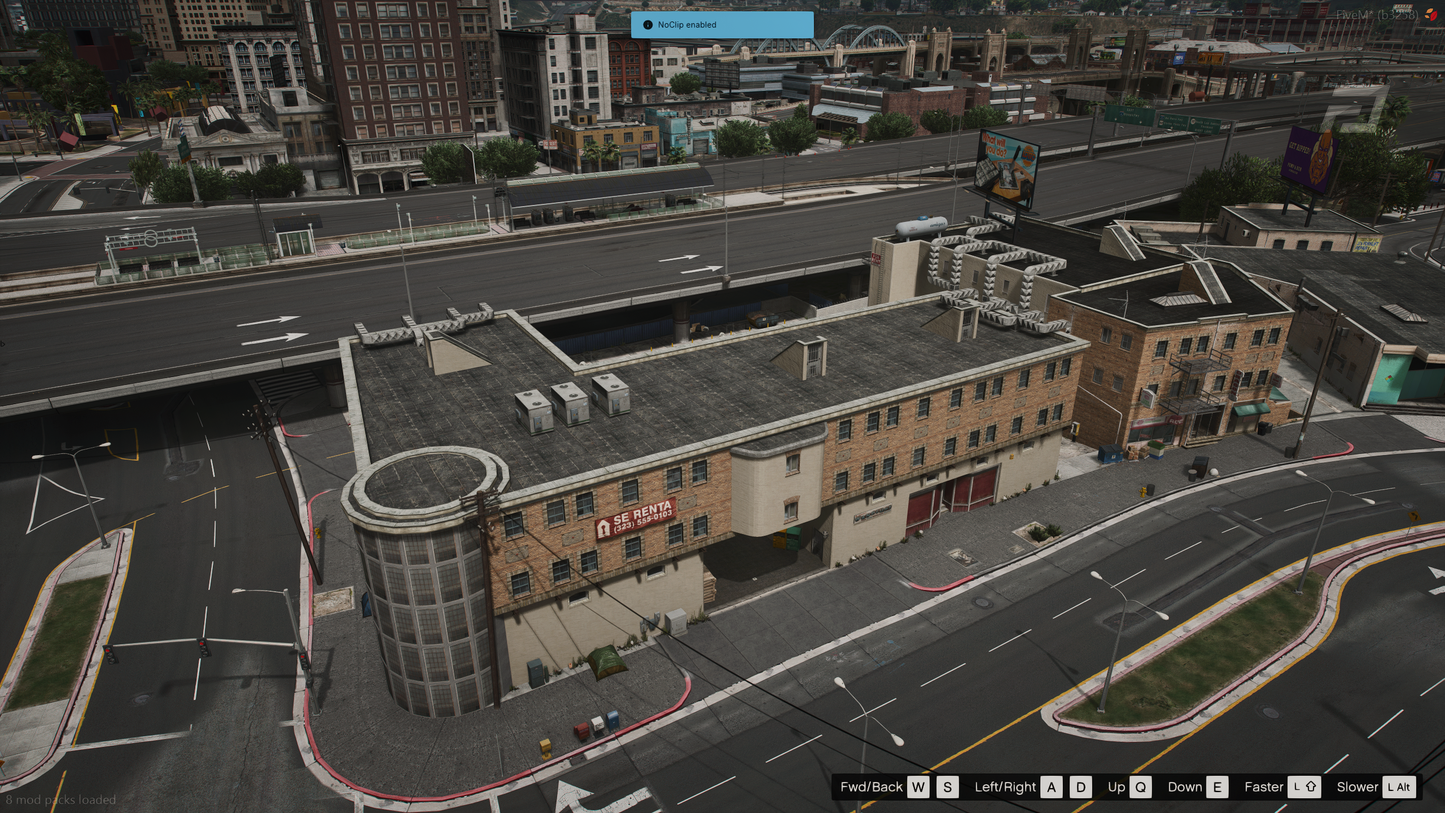The height and width of the screenshot is (813, 1445).
Task: Click the D key badge for Left/Right
Action: pos(1080,787)
